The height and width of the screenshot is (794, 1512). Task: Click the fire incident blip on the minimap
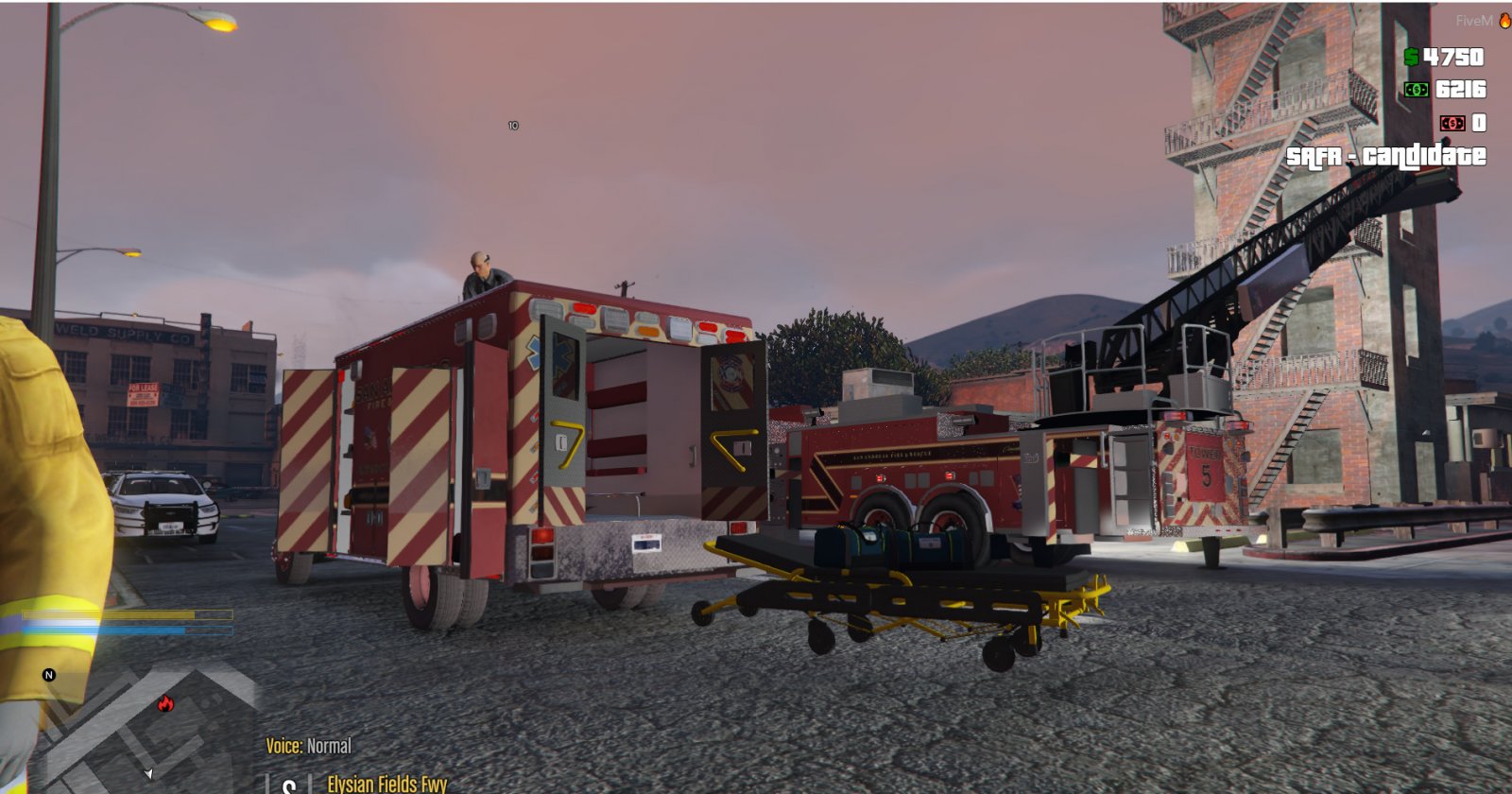(166, 705)
